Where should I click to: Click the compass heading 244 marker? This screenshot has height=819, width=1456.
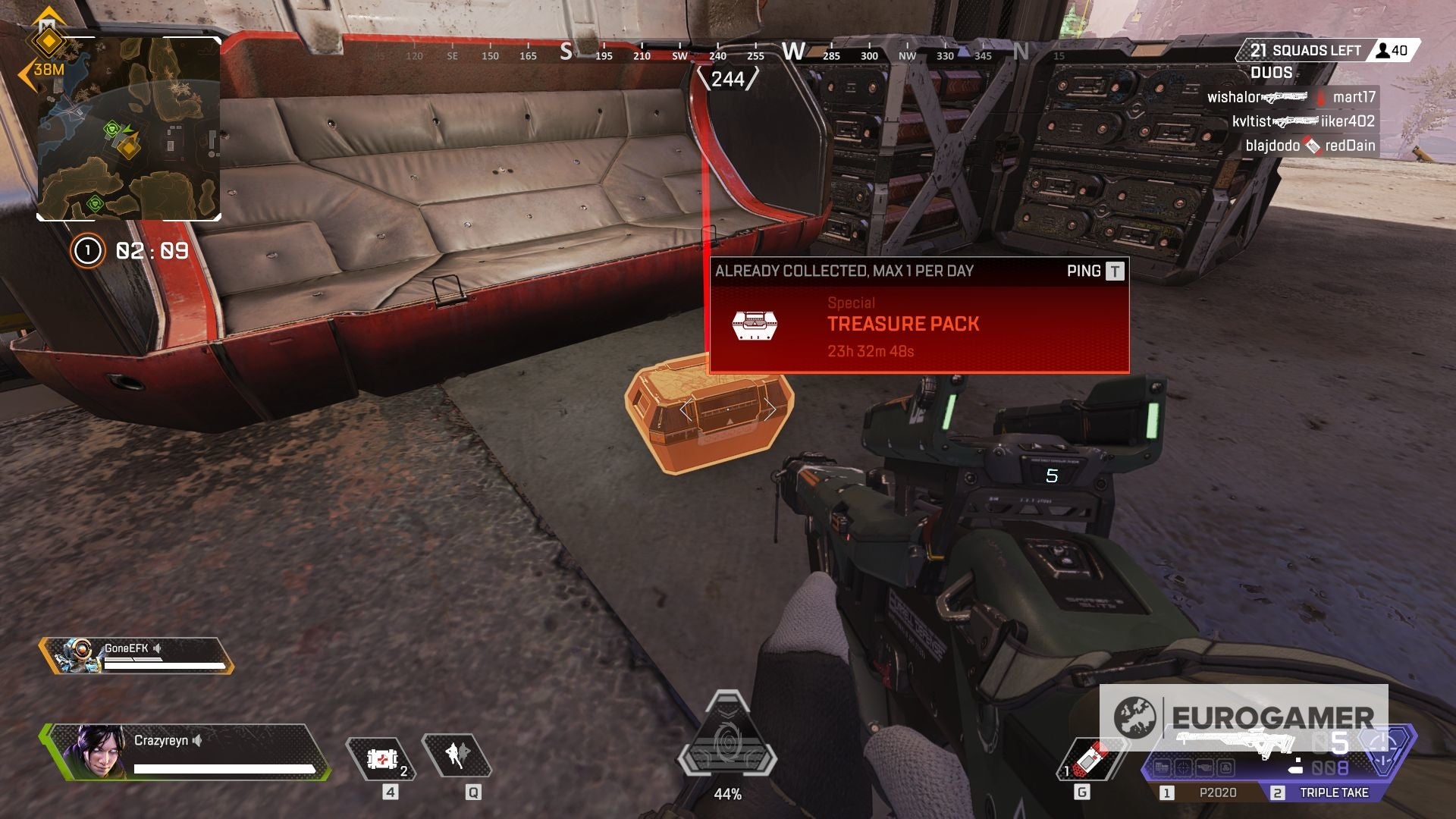[730, 77]
